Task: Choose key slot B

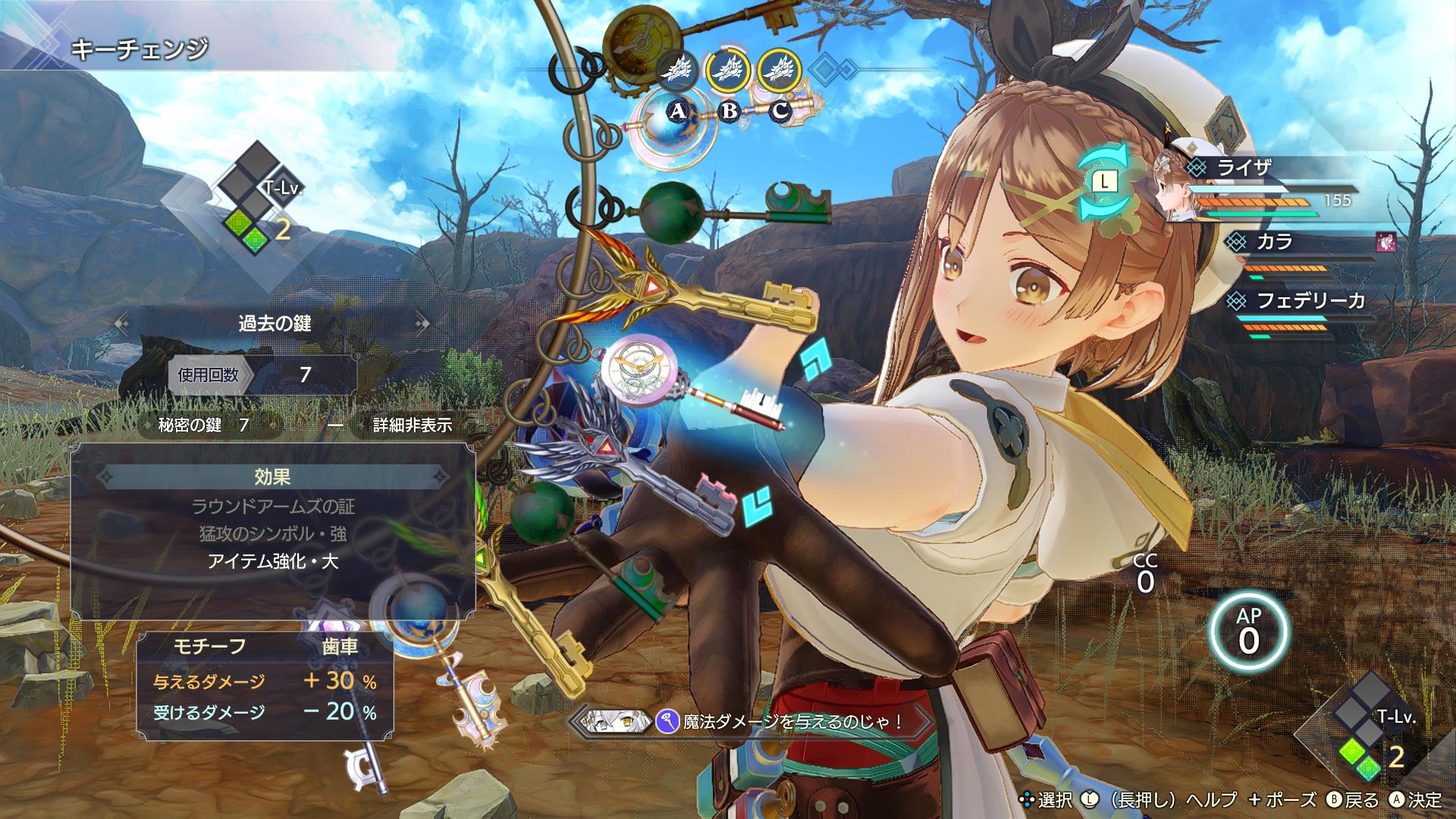Action: click(x=729, y=111)
